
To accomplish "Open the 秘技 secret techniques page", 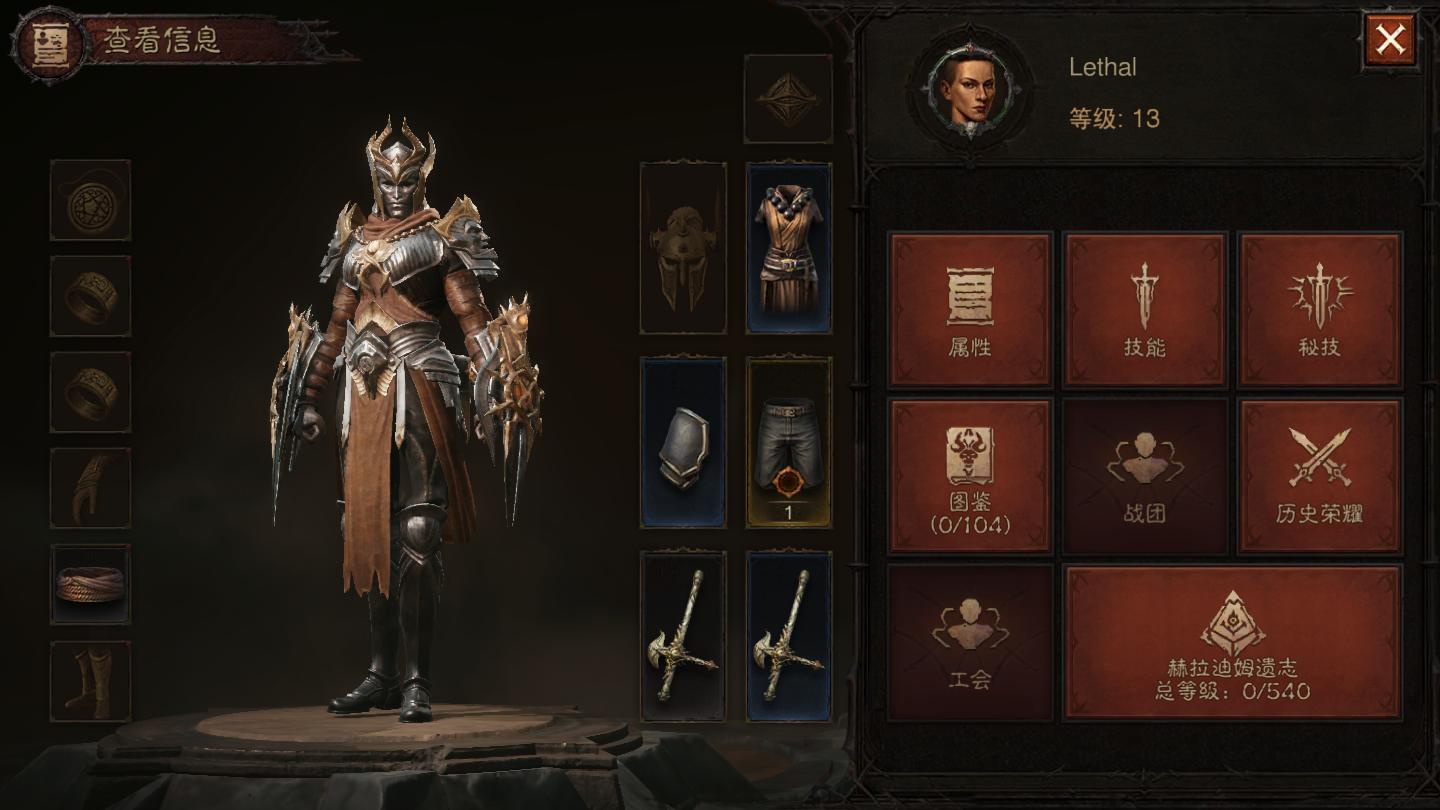I will (x=1320, y=310).
